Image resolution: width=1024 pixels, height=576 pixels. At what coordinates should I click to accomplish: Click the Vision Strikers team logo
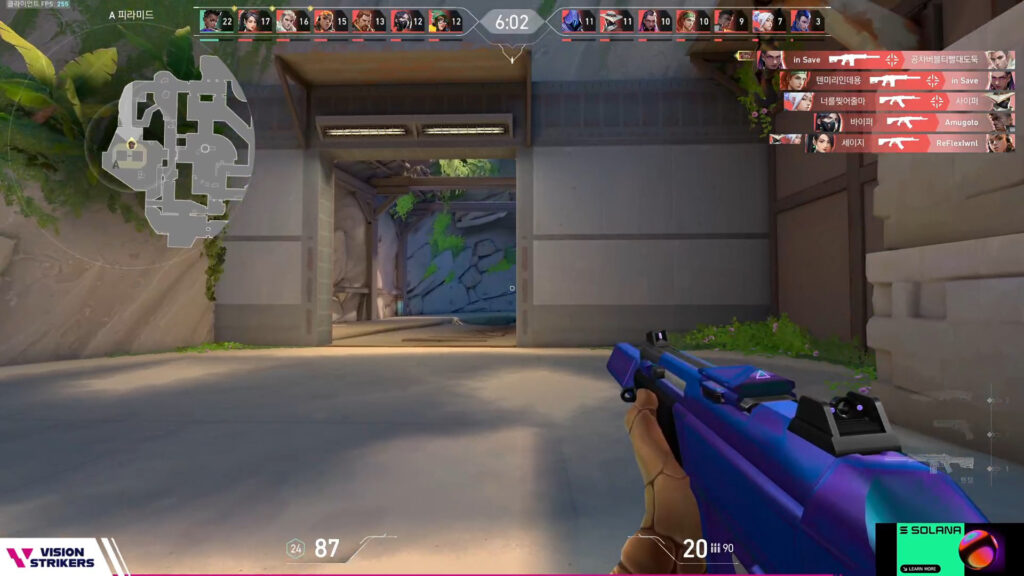[x=52, y=557]
